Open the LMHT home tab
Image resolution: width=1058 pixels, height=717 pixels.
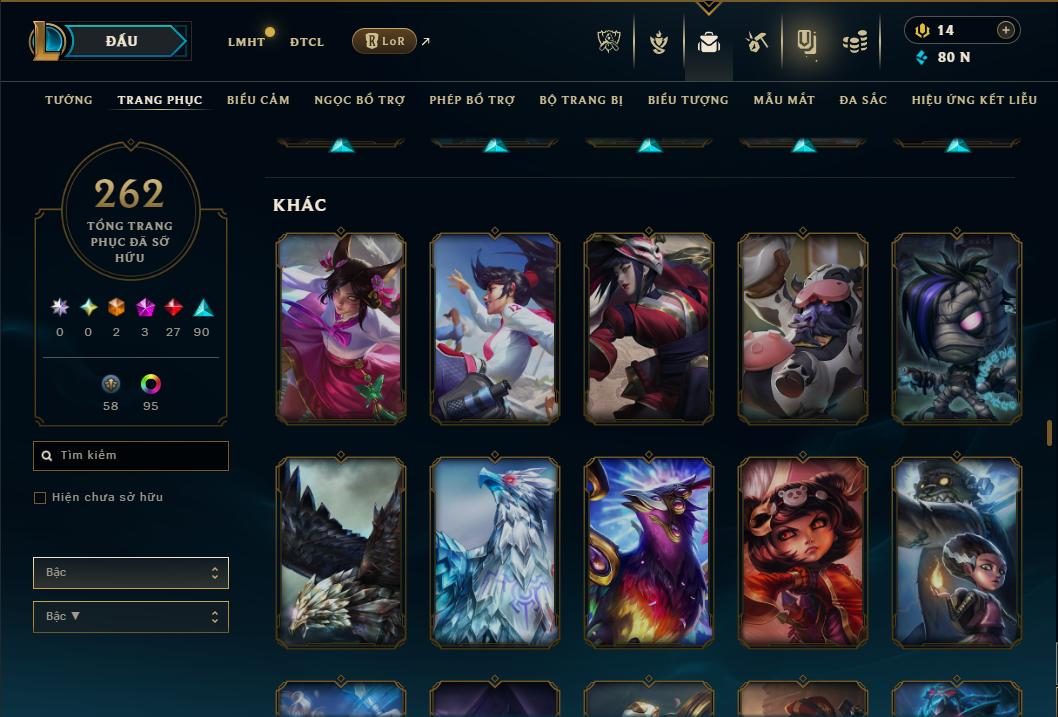click(246, 42)
